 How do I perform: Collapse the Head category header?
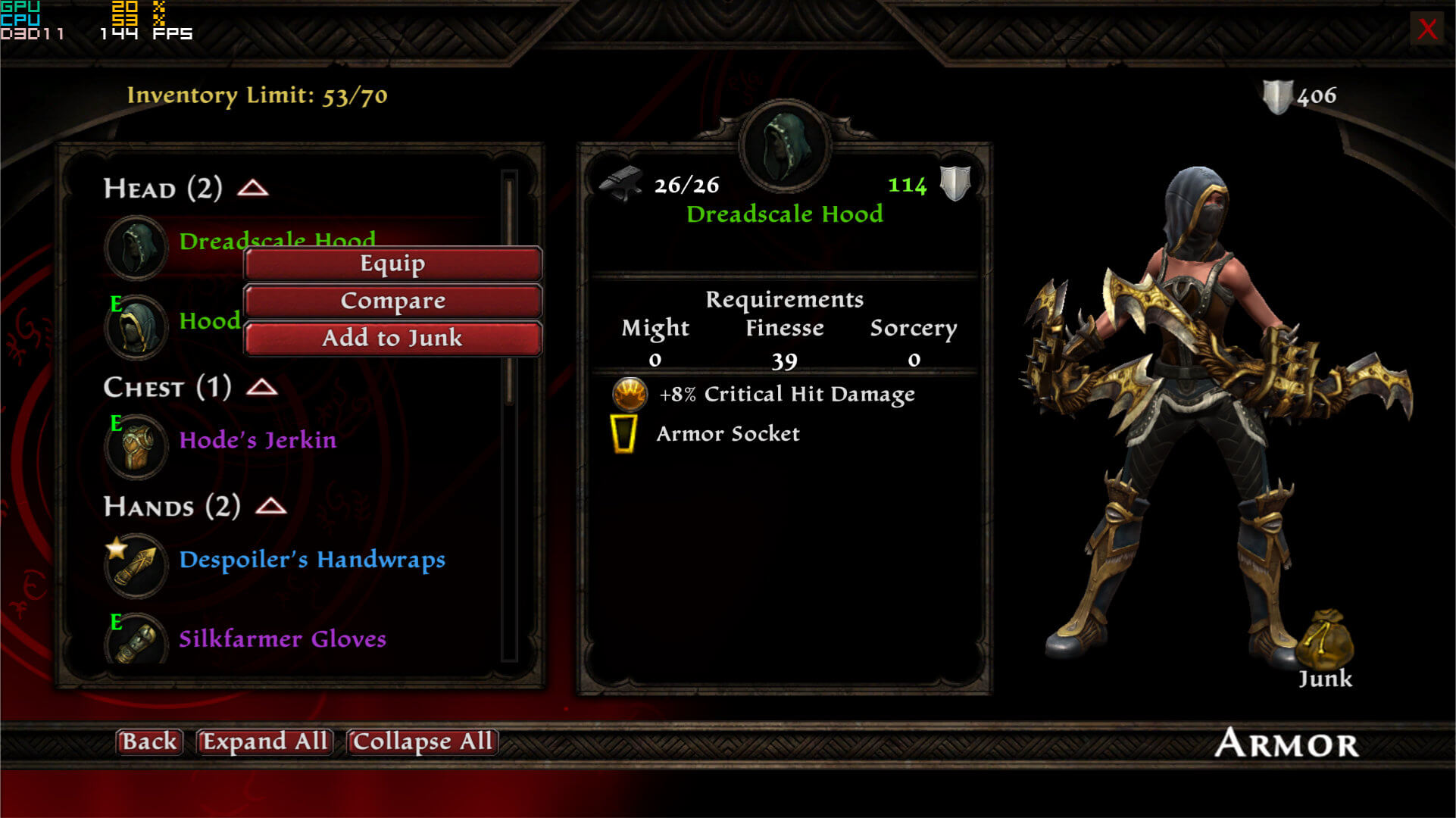coord(253,188)
